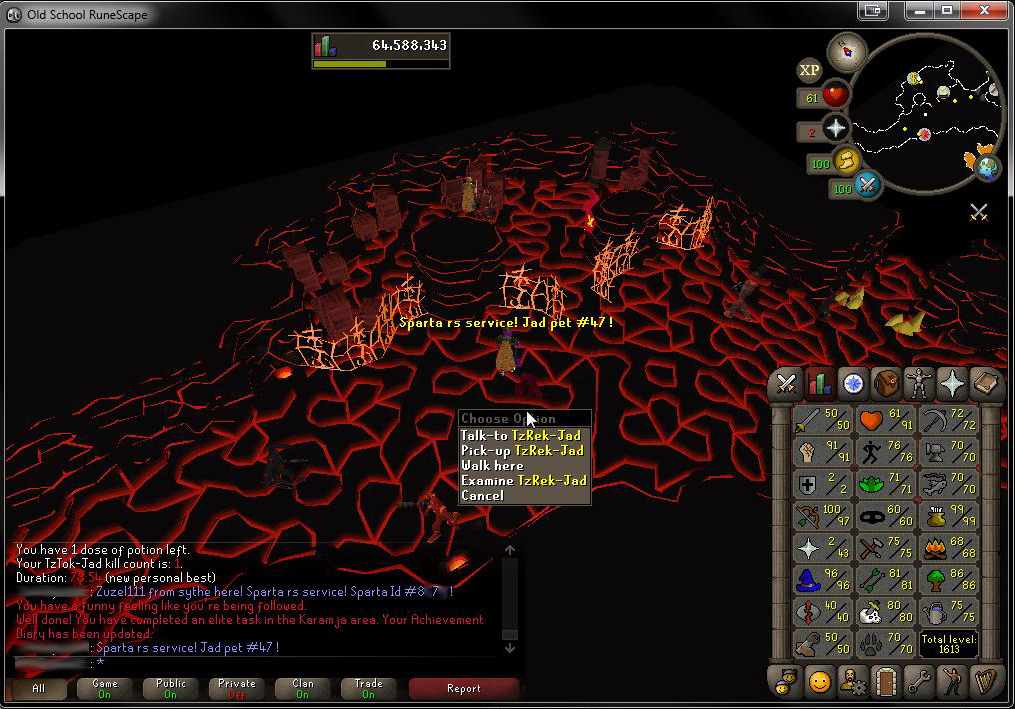Choose Talk-to TzRek-Jad in the menu
The image size is (1015, 709).
tap(521, 436)
